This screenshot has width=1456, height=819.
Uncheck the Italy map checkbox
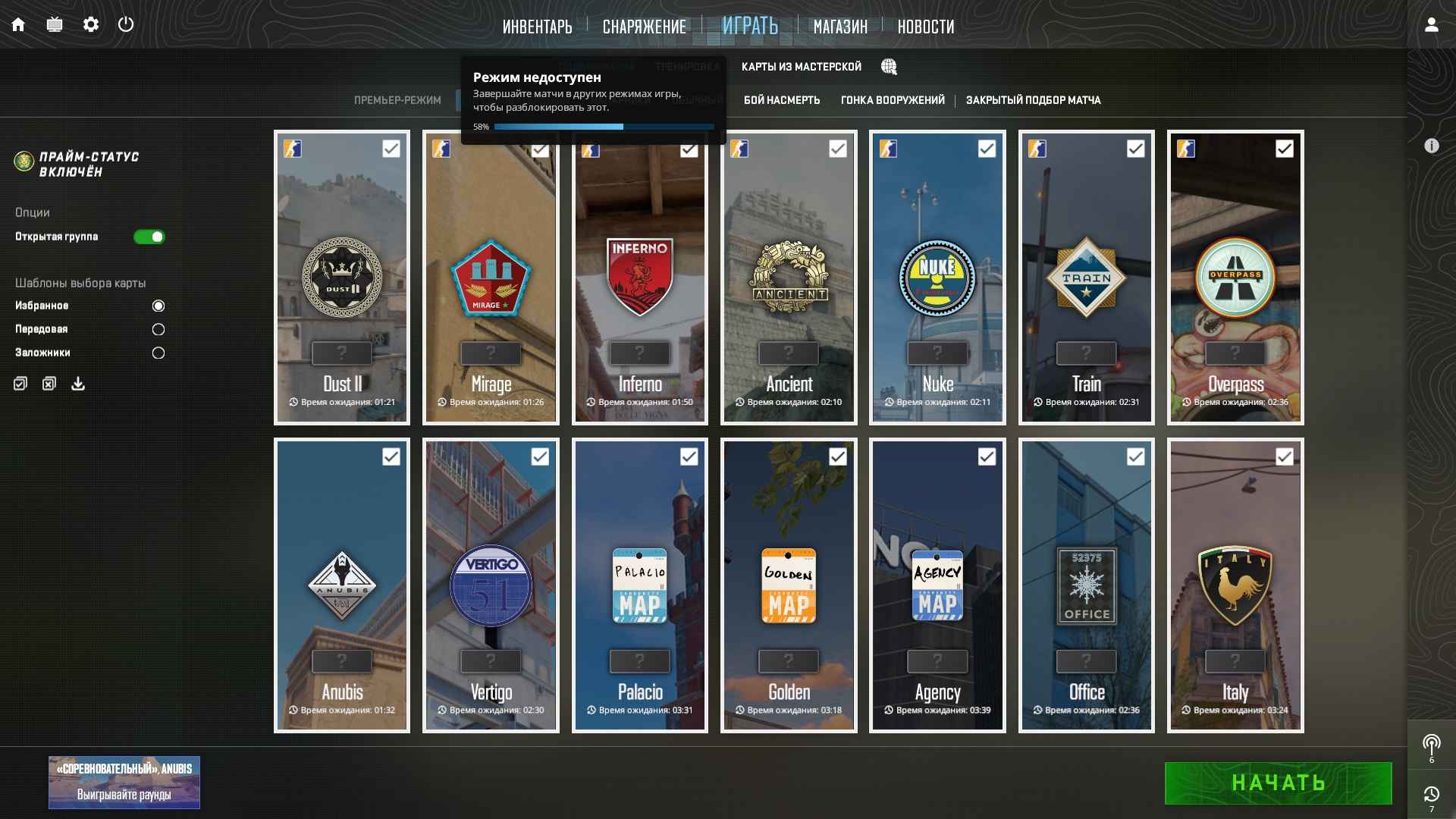1284,457
